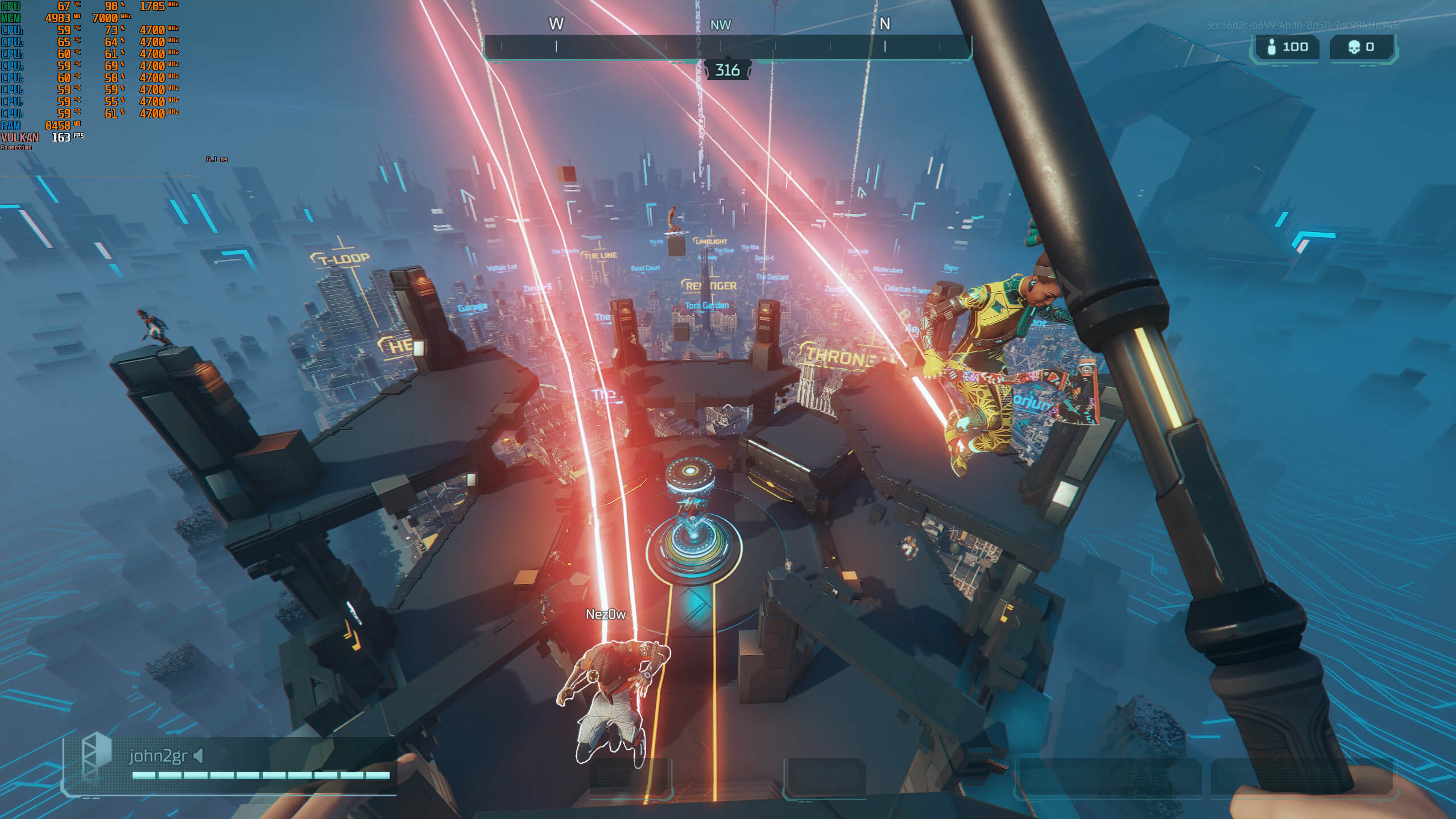Click the Celadon Tower location label
The image size is (1456, 819).
[907, 289]
